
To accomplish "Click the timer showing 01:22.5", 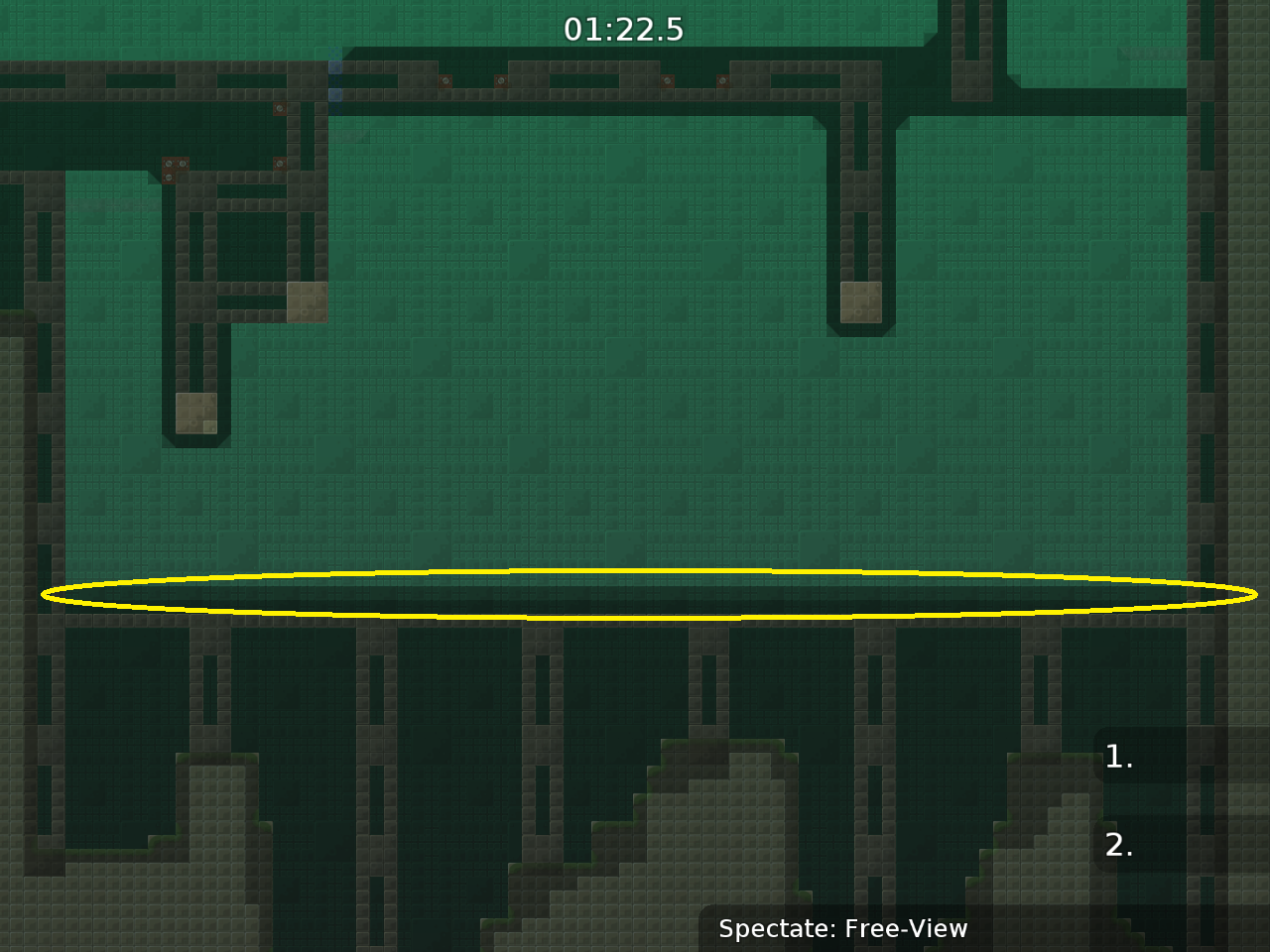I will tap(626, 30).
